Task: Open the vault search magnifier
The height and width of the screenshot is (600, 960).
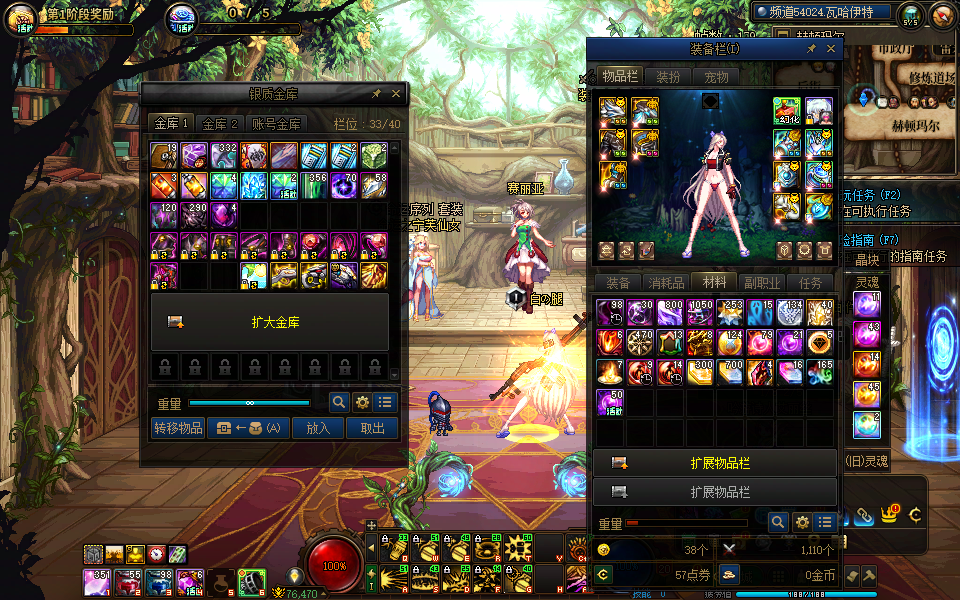Action: coord(339,402)
